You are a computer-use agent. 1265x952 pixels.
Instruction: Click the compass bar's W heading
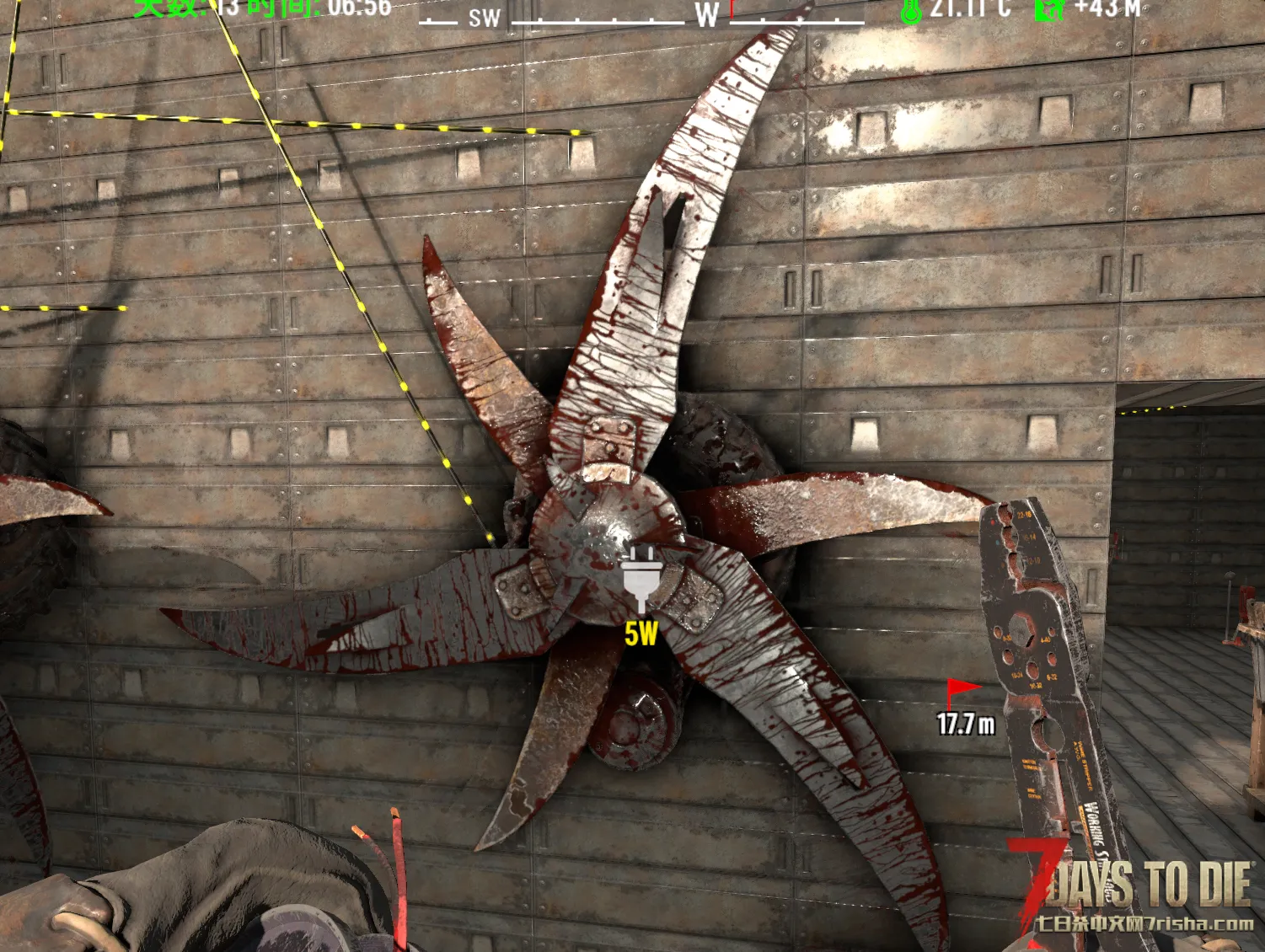[706, 14]
